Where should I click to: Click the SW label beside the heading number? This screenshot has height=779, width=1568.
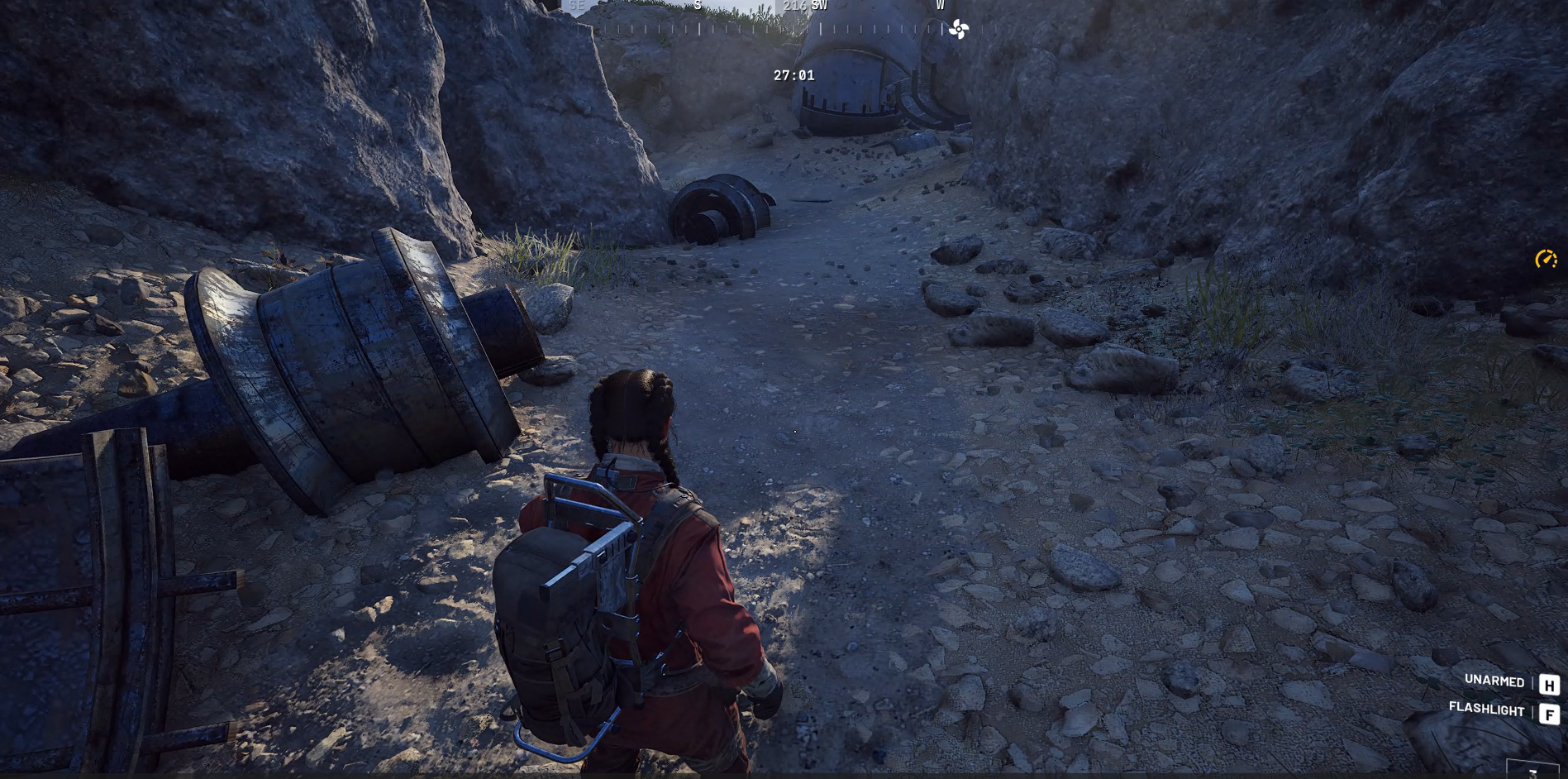point(819,6)
